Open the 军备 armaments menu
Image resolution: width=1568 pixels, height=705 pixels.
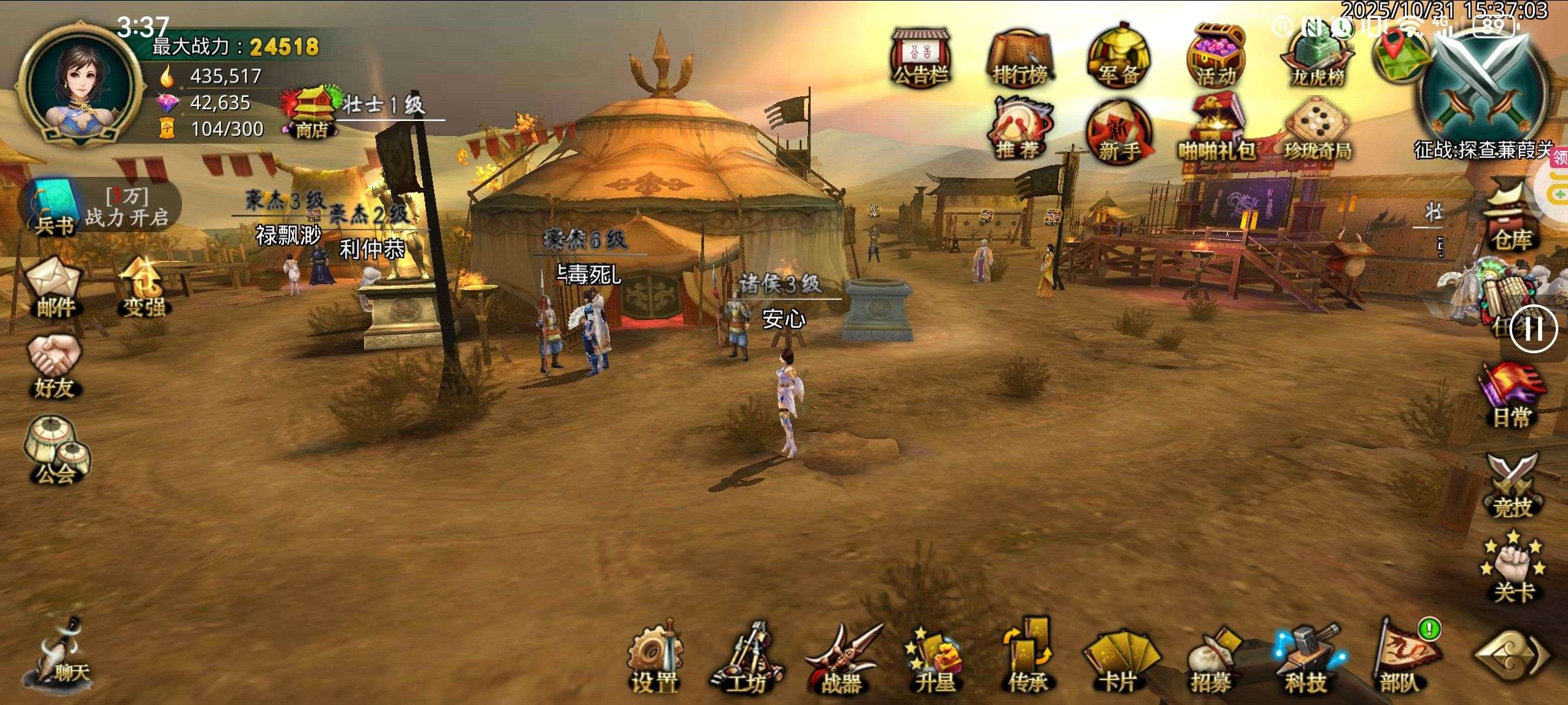pyautogui.click(x=1118, y=57)
